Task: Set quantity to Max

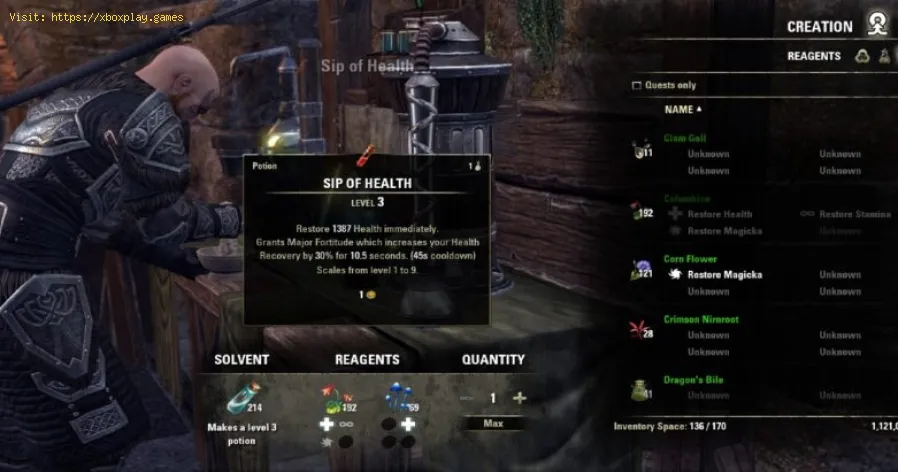Action: [492, 425]
